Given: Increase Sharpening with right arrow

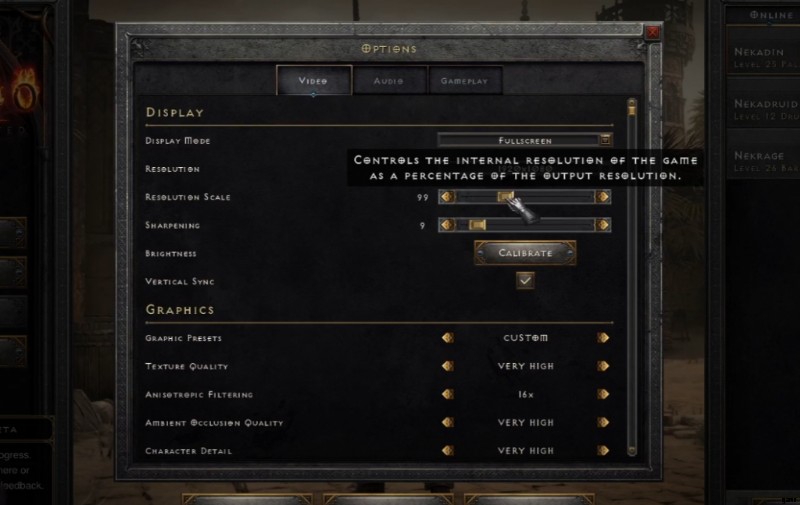Looking at the screenshot, I should tap(603, 225).
